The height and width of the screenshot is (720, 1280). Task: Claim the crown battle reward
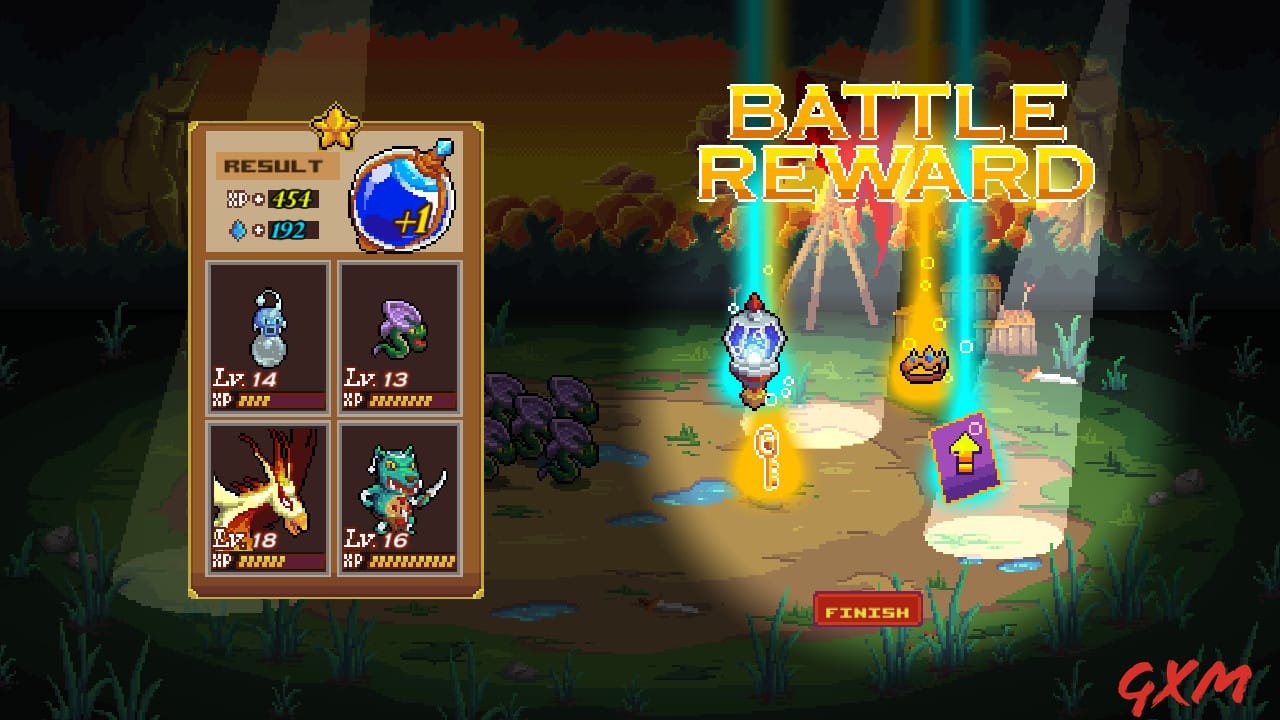[925, 366]
